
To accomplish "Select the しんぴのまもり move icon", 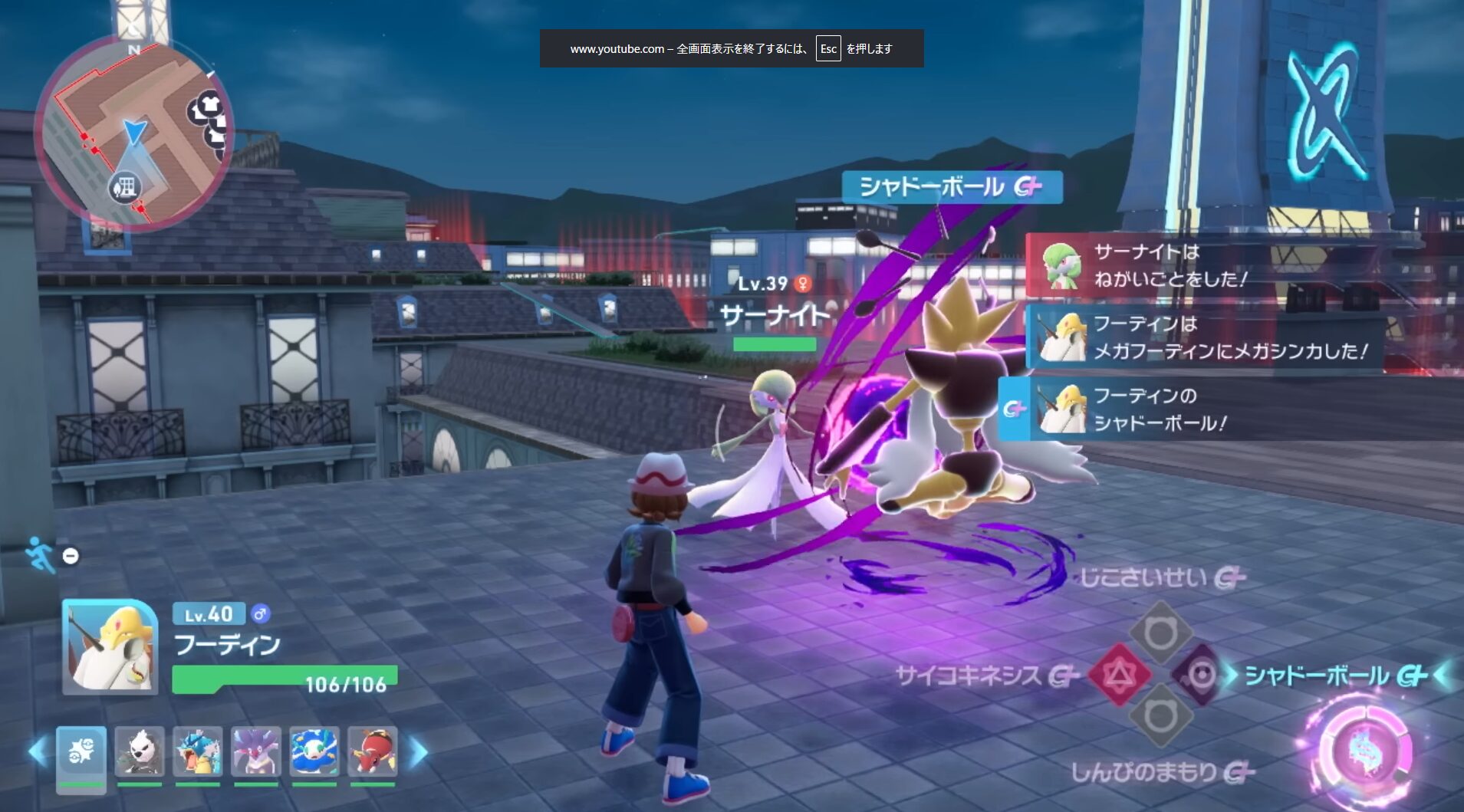I will 1160,717.
